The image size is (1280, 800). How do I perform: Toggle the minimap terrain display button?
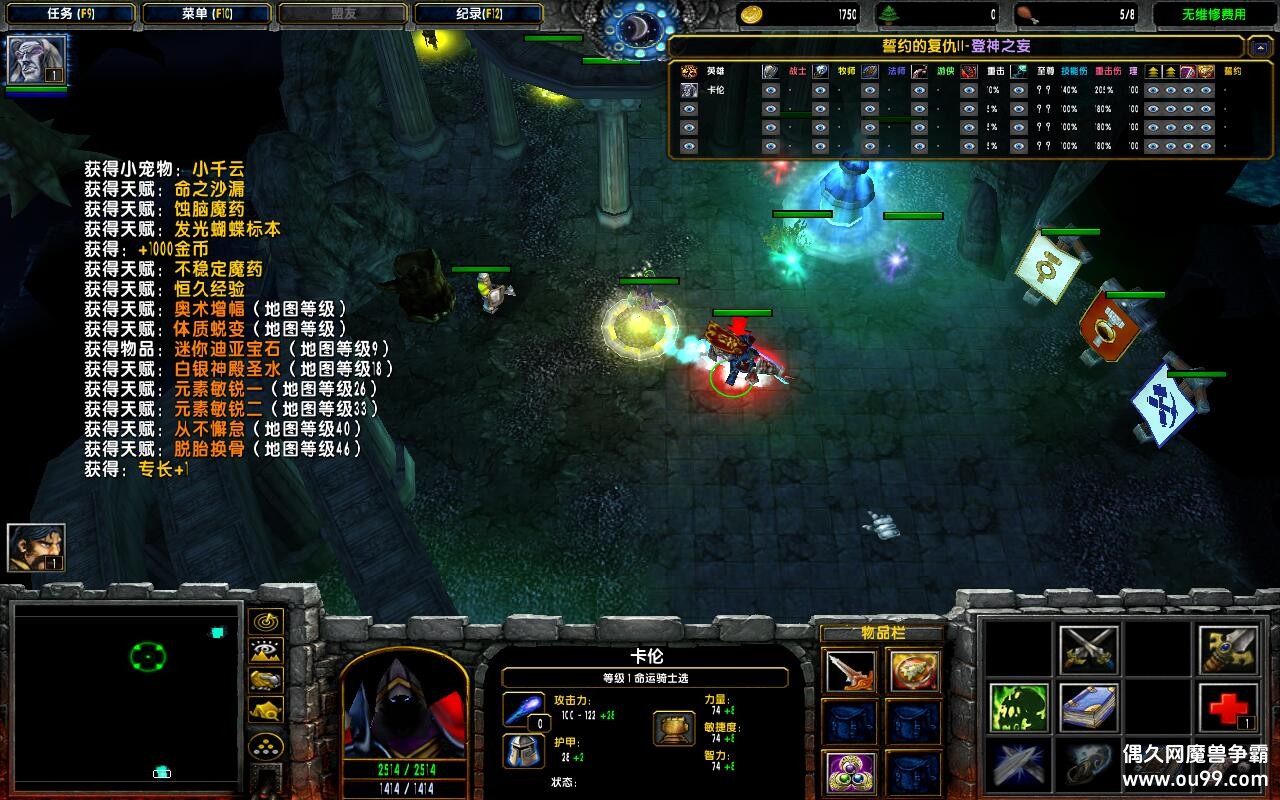click(265, 651)
